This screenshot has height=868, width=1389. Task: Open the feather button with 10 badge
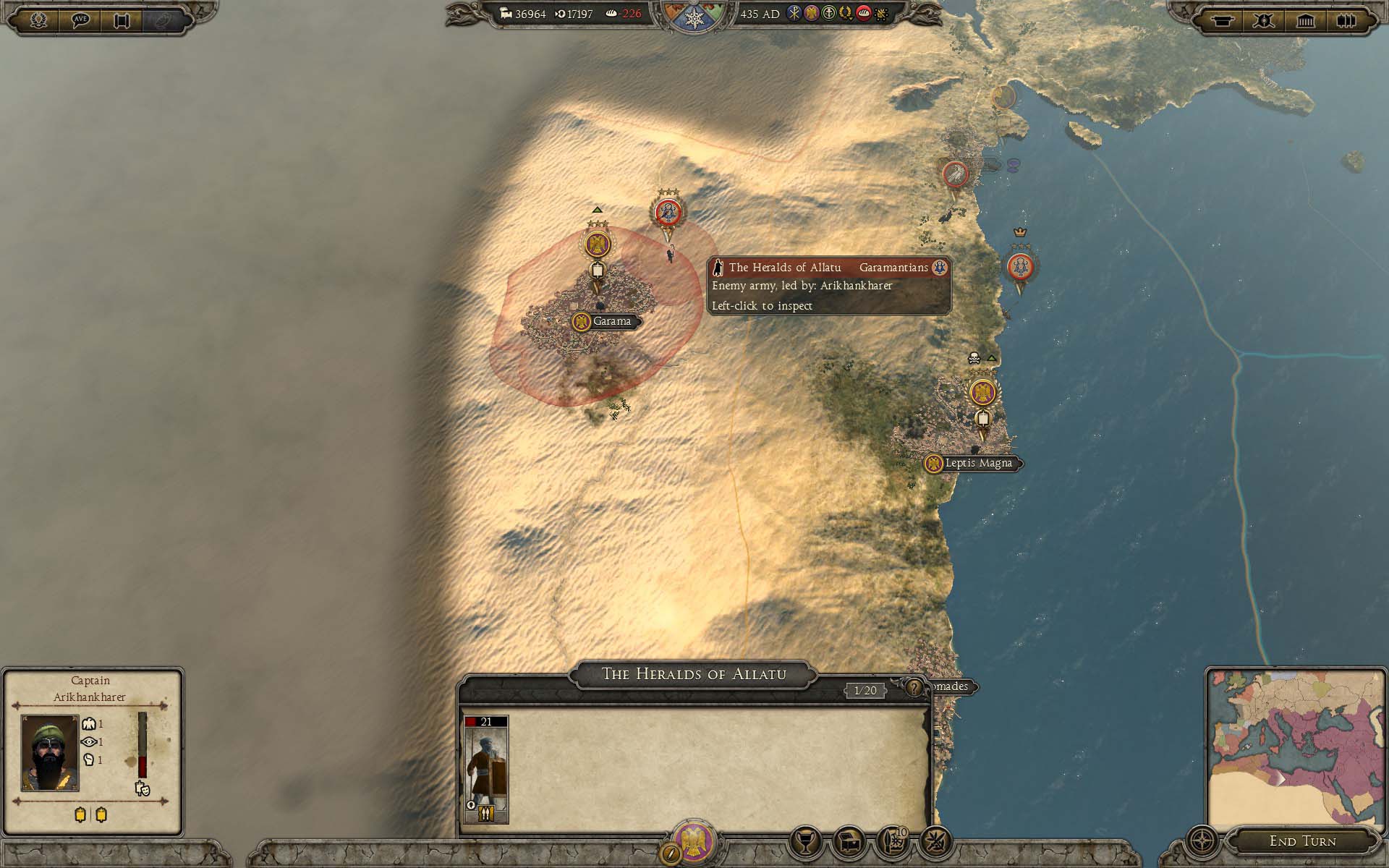[893, 842]
